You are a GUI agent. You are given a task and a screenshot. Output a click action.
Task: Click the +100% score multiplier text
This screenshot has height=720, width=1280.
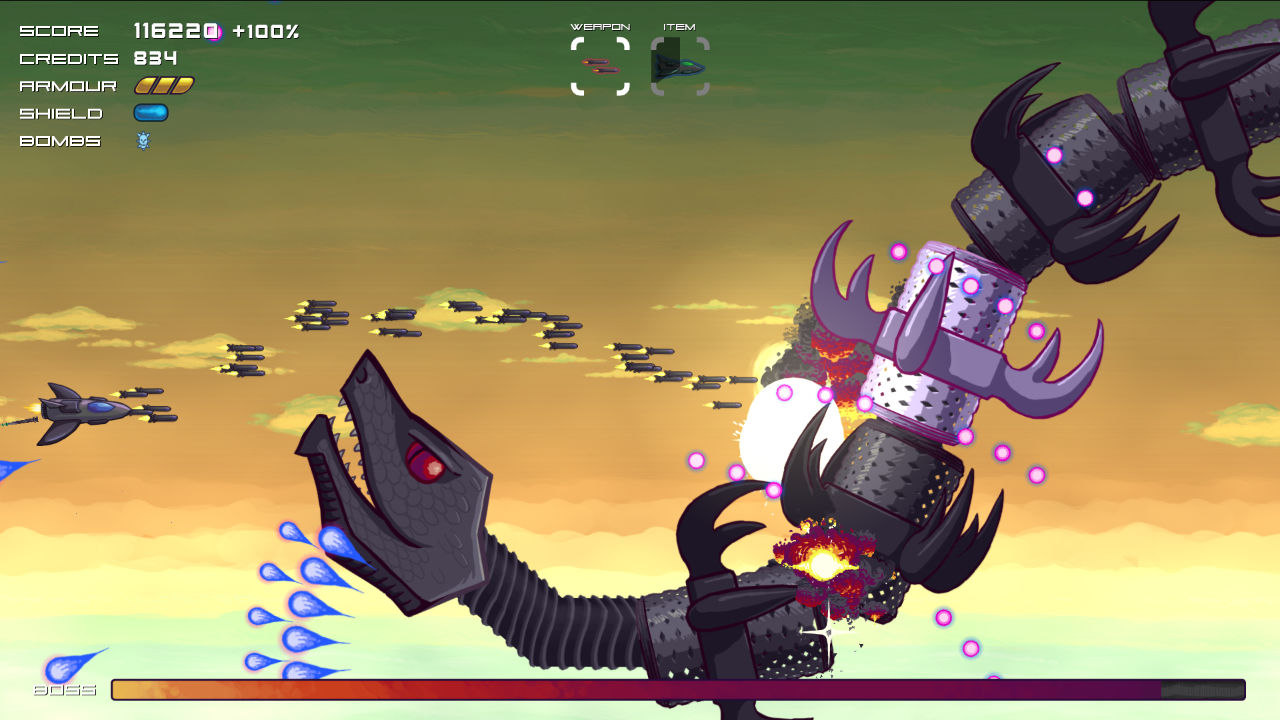tap(266, 31)
